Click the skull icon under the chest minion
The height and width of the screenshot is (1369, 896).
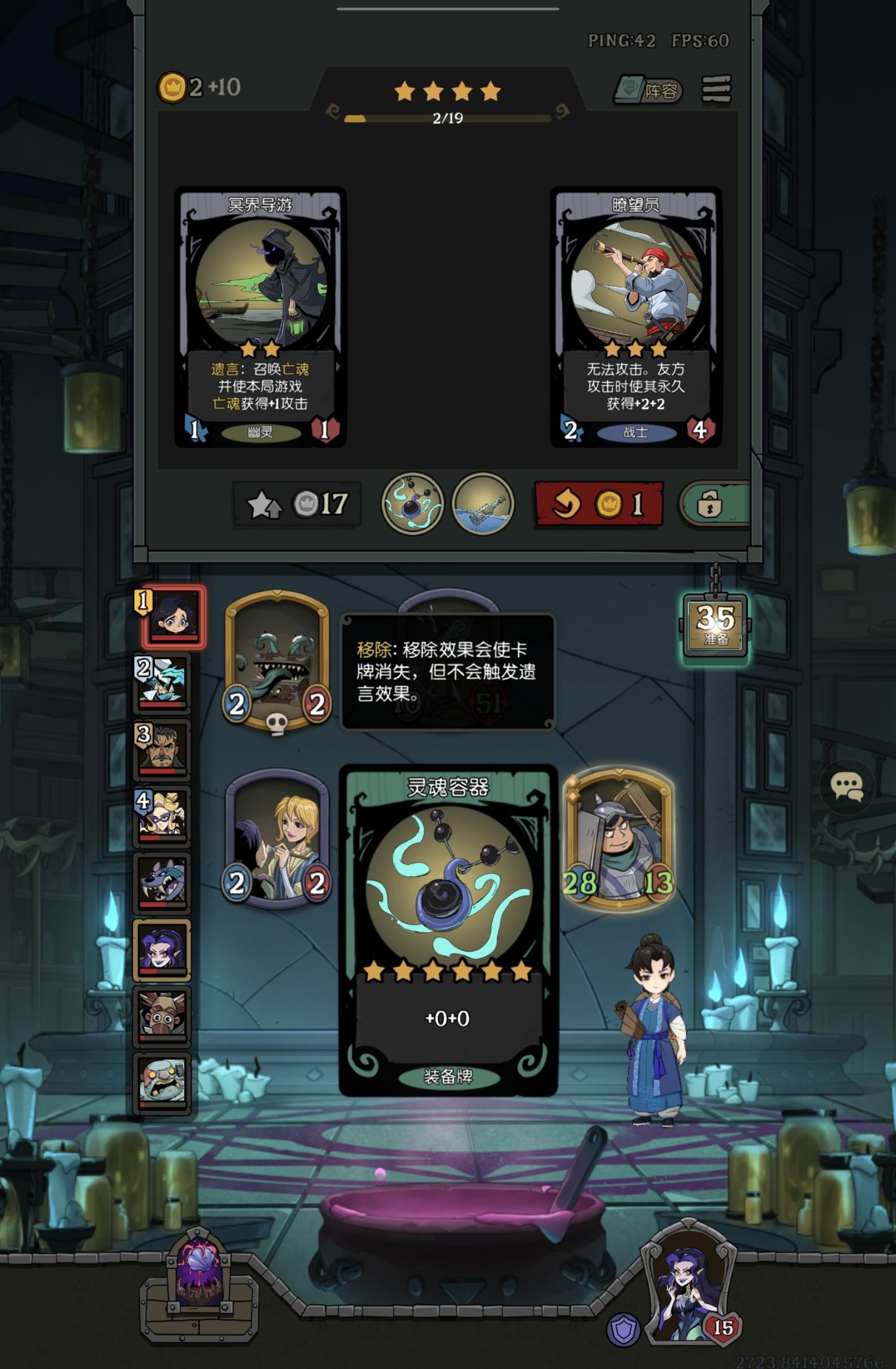click(277, 725)
